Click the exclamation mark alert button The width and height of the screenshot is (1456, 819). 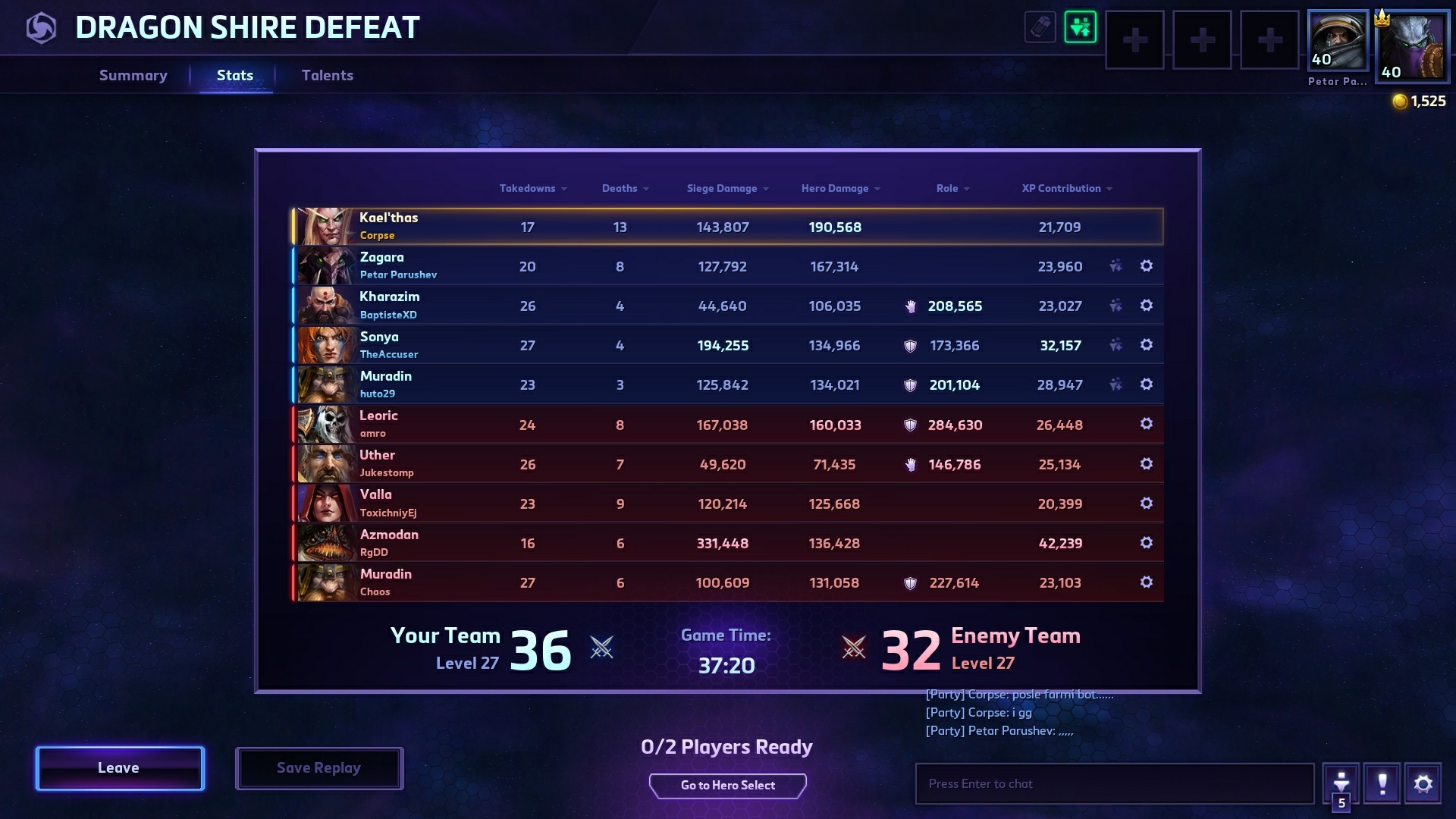point(1382,783)
